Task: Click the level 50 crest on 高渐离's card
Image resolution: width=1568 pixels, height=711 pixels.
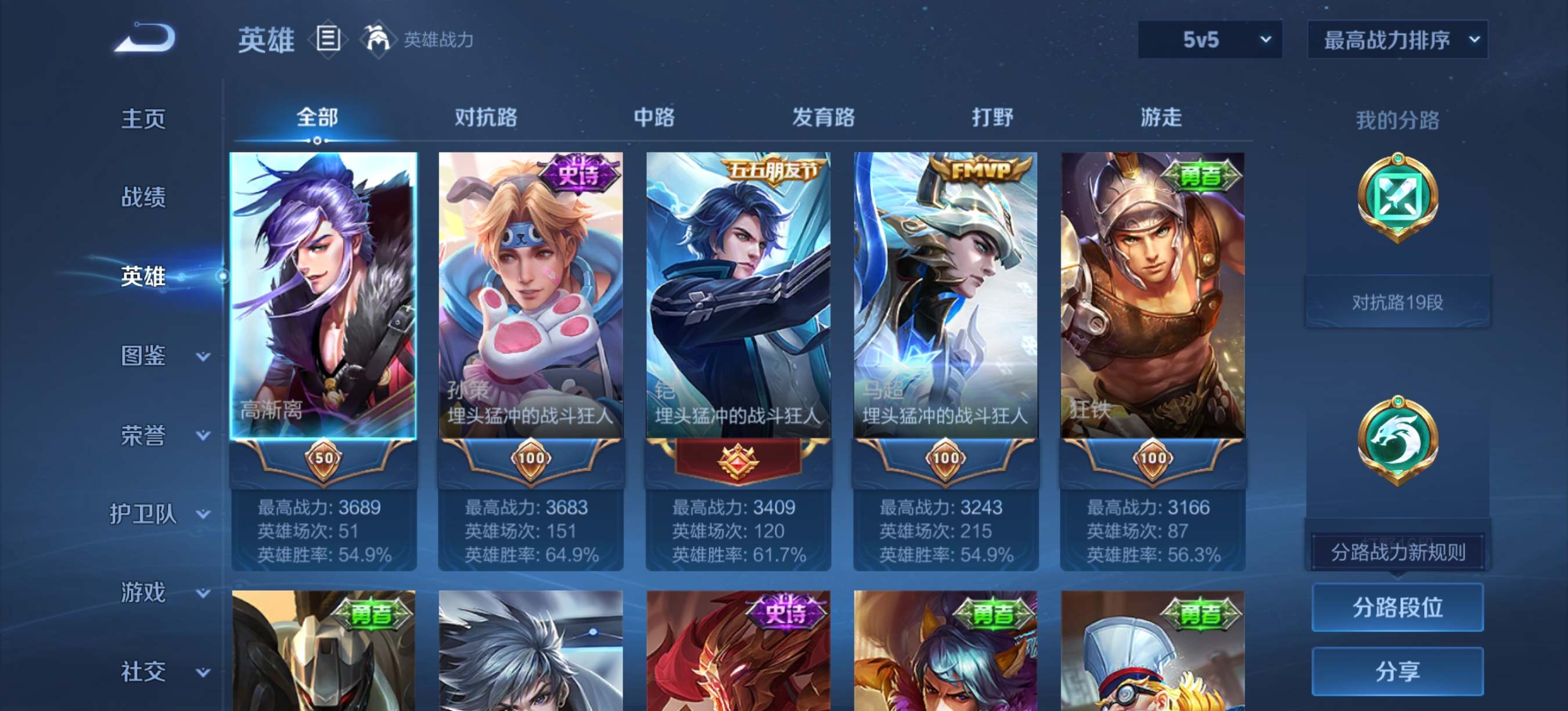Action: [x=324, y=459]
